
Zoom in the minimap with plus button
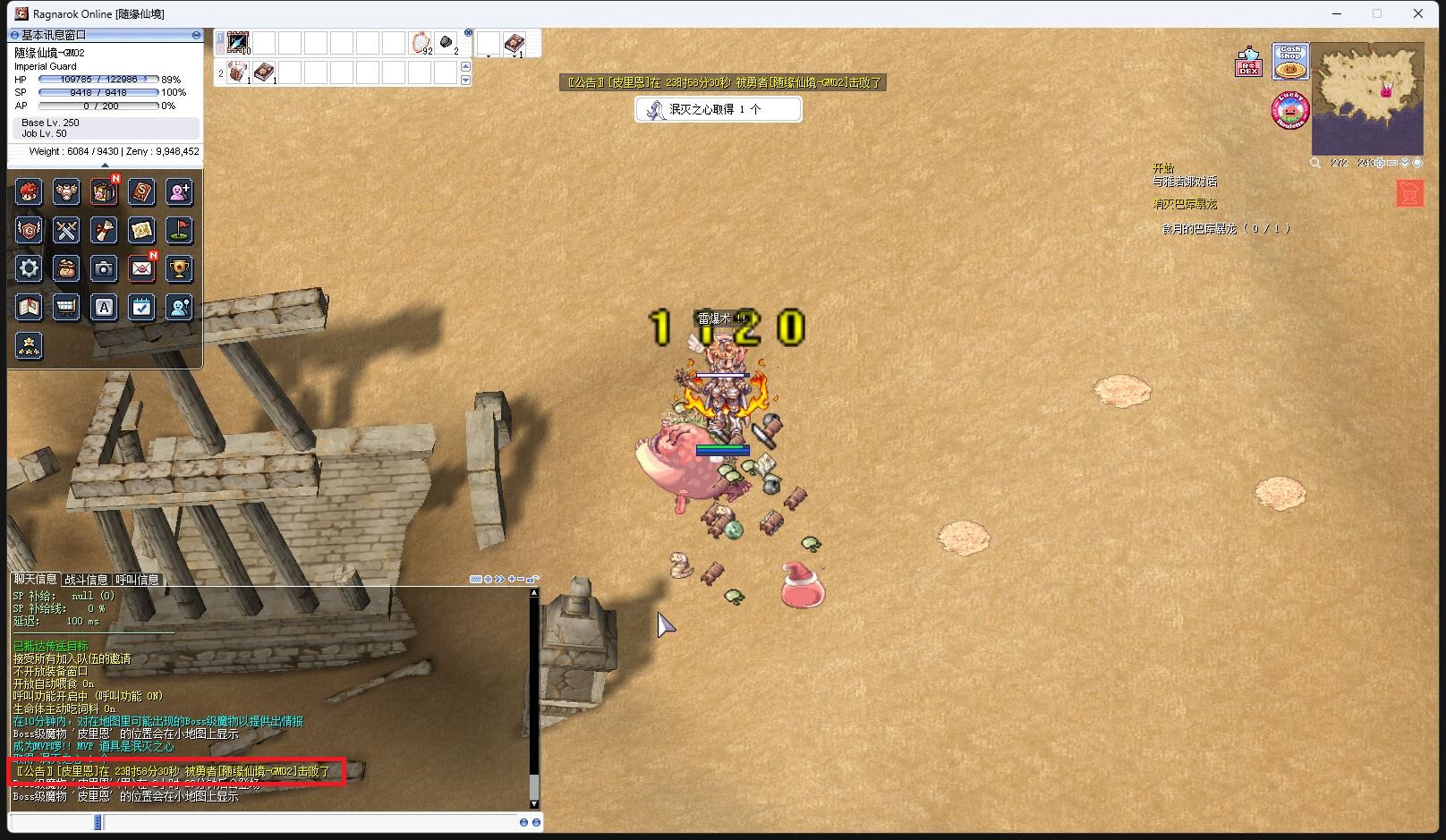(x=1381, y=163)
